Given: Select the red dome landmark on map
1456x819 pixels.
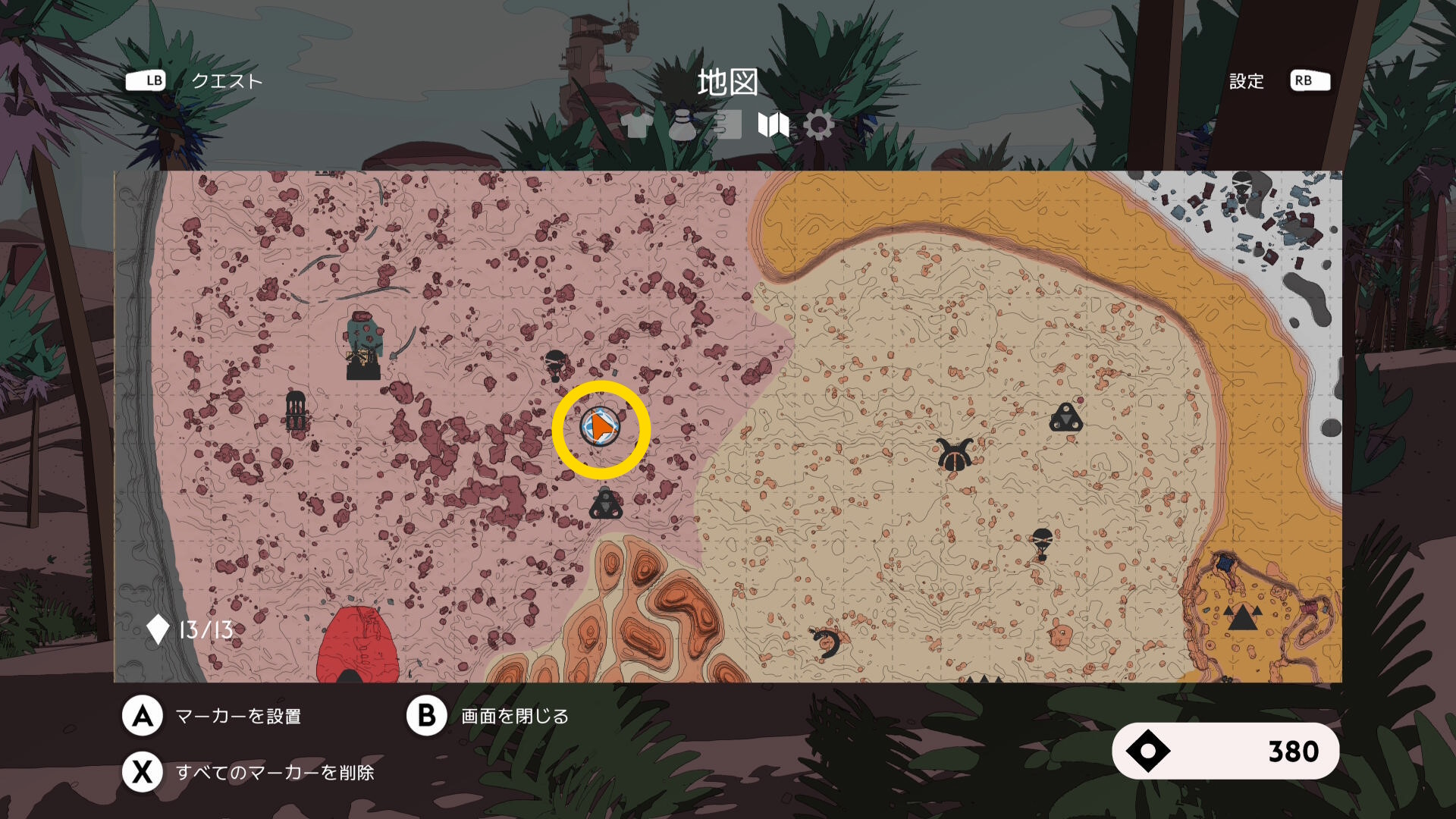Looking at the screenshot, I should click(357, 646).
